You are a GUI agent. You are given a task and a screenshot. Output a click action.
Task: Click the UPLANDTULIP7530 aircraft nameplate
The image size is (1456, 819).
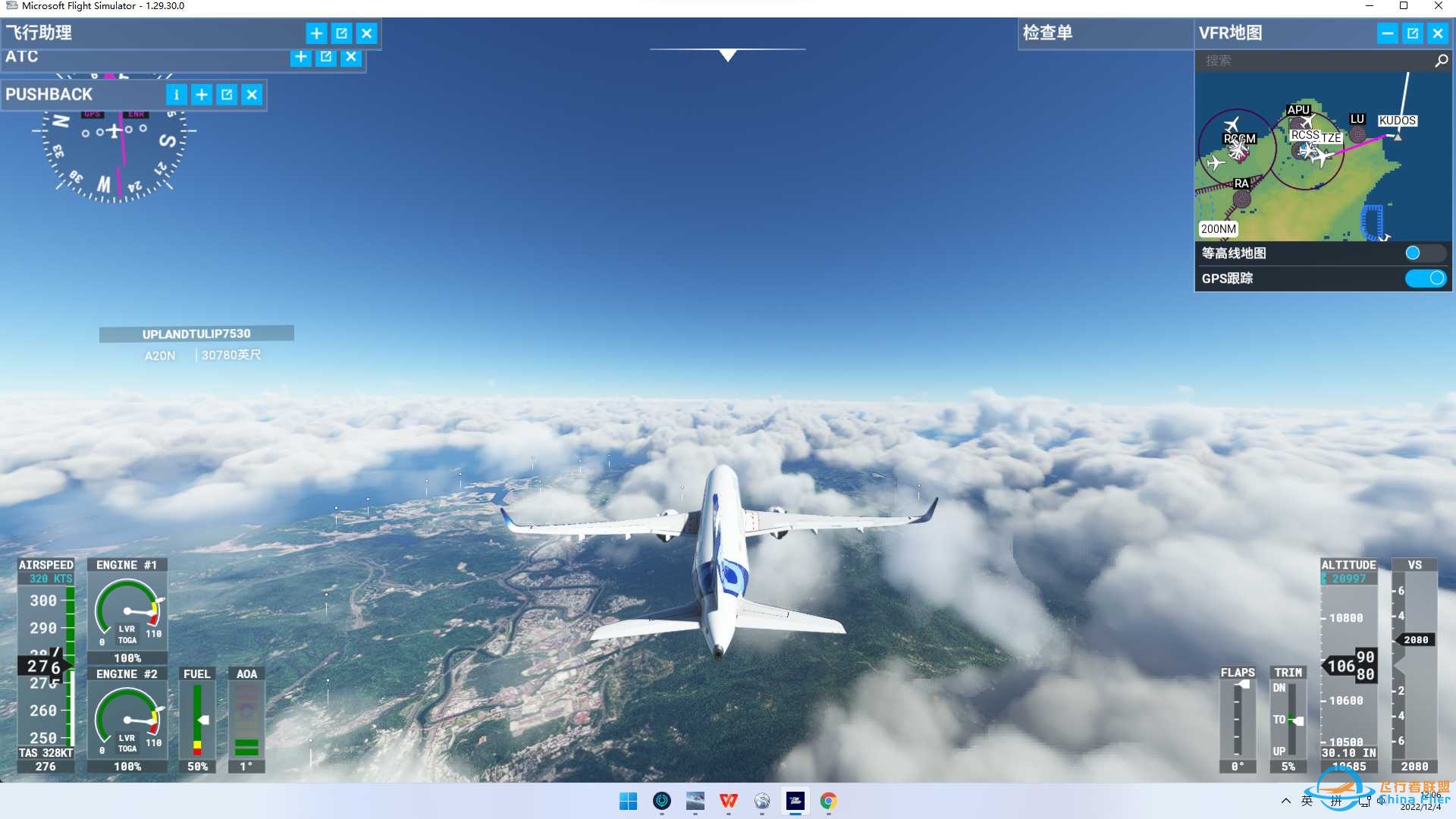196,334
